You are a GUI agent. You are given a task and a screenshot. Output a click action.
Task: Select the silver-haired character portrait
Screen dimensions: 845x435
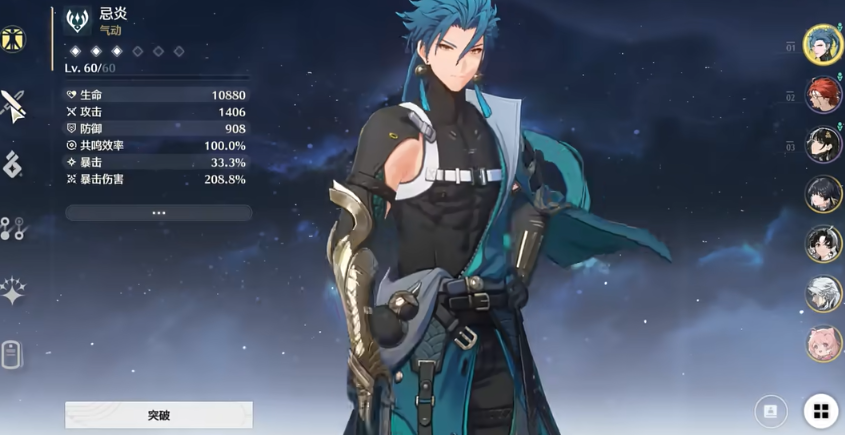tap(823, 294)
